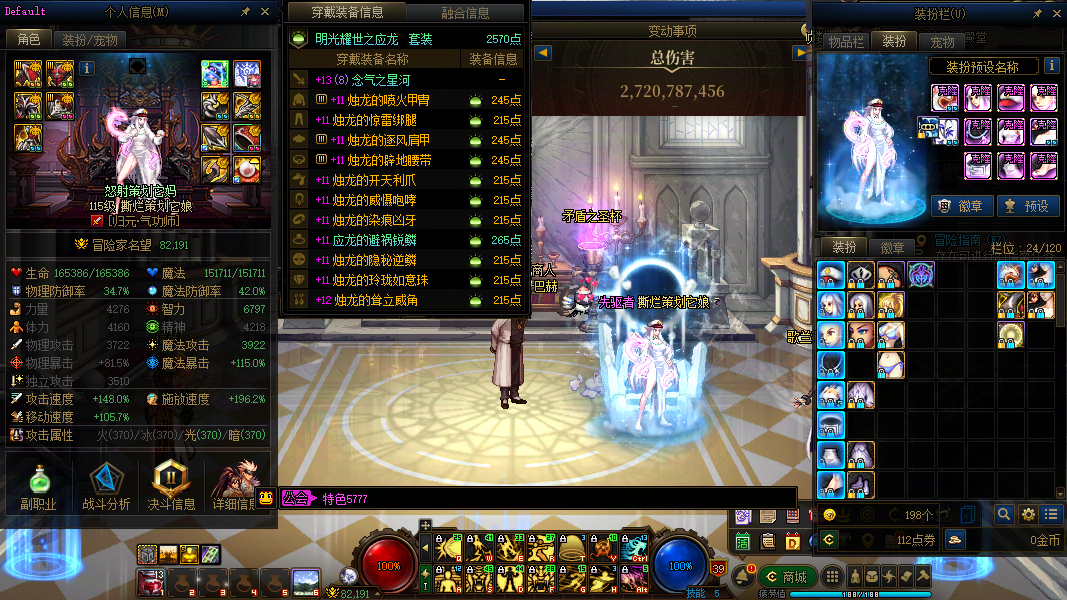Click the 预设 preset button under avatar preview
1067x600 pixels.
point(1027,206)
